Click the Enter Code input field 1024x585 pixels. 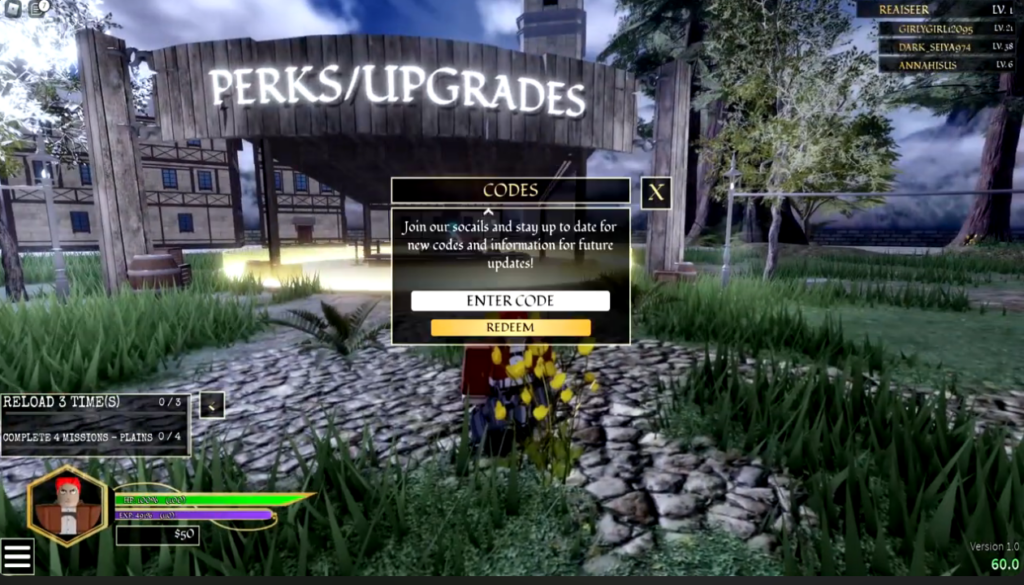(x=510, y=301)
